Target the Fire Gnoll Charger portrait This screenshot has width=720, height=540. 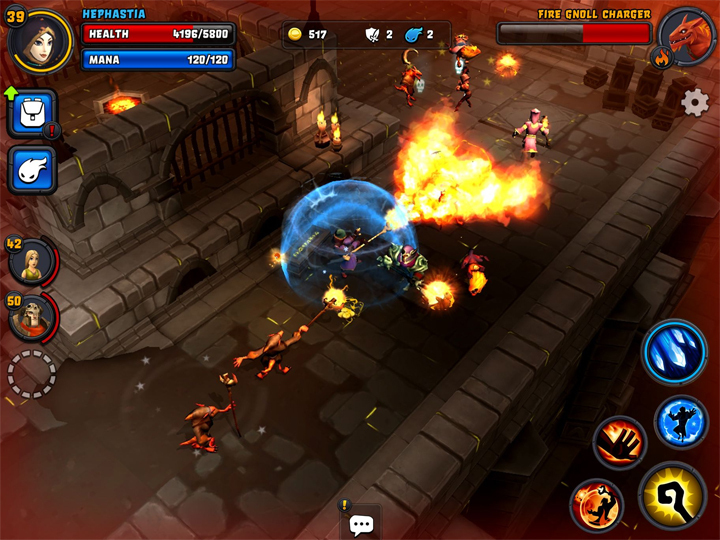[x=687, y=37]
